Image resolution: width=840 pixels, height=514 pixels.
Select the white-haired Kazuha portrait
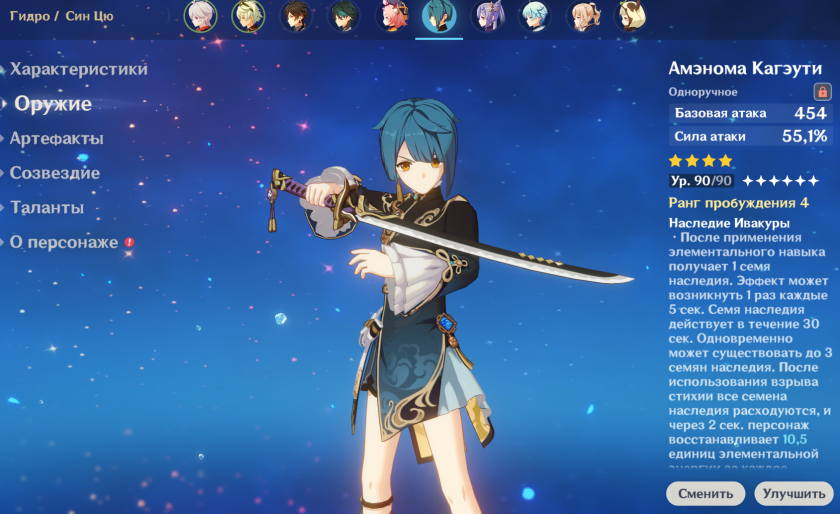[200, 16]
